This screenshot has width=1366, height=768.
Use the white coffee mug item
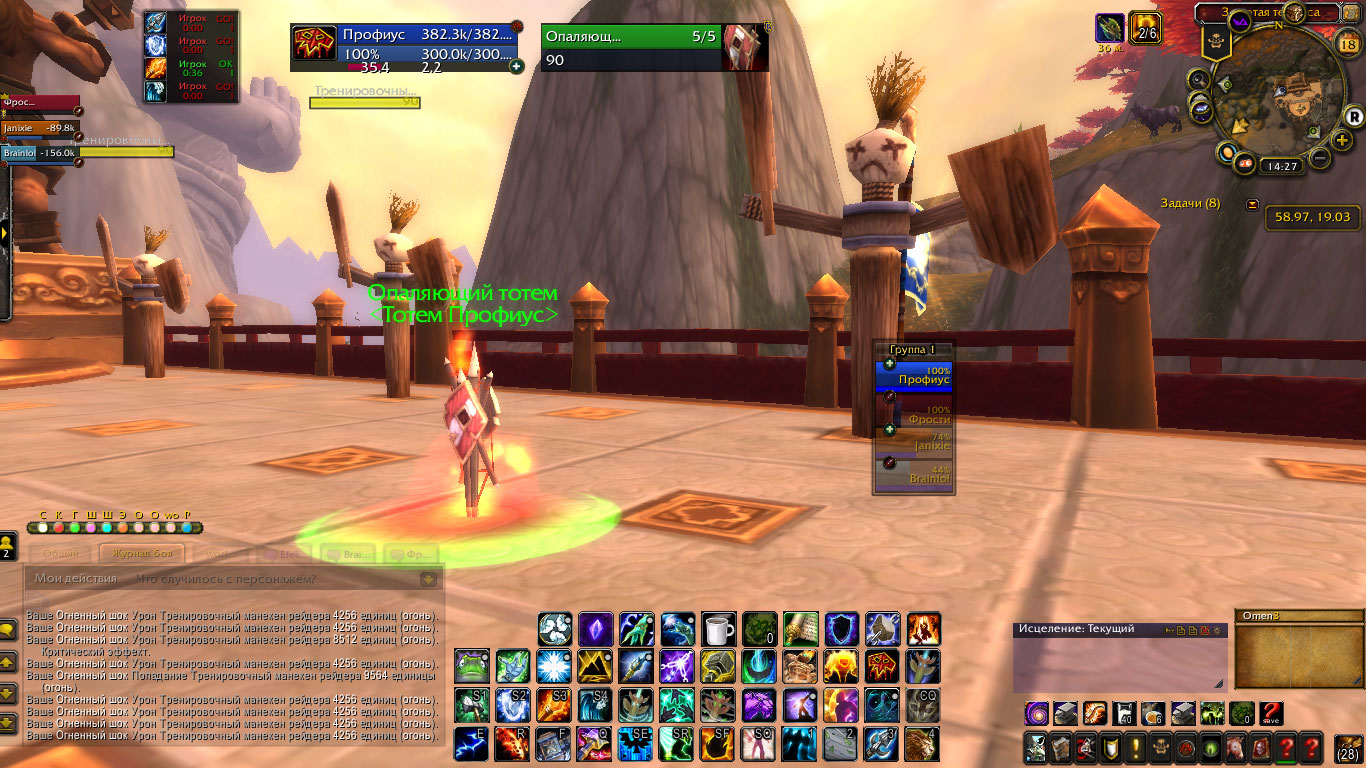click(718, 629)
